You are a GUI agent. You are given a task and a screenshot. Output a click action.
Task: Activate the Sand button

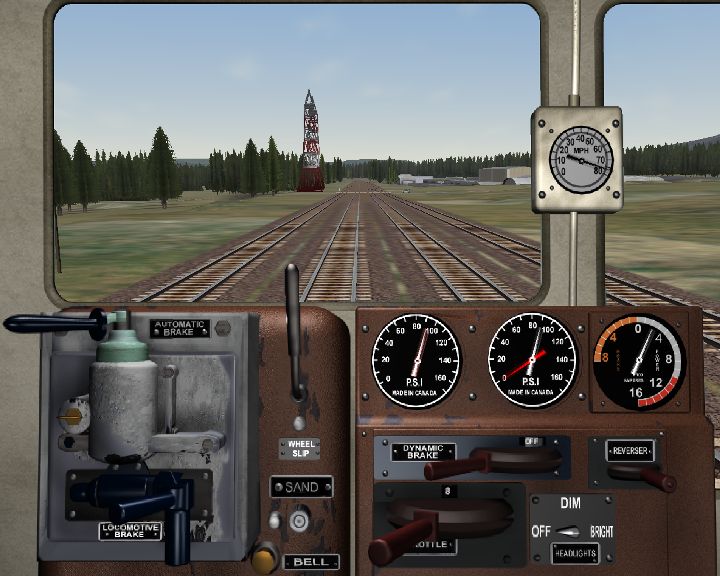pyautogui.click(x=297, y=520)
